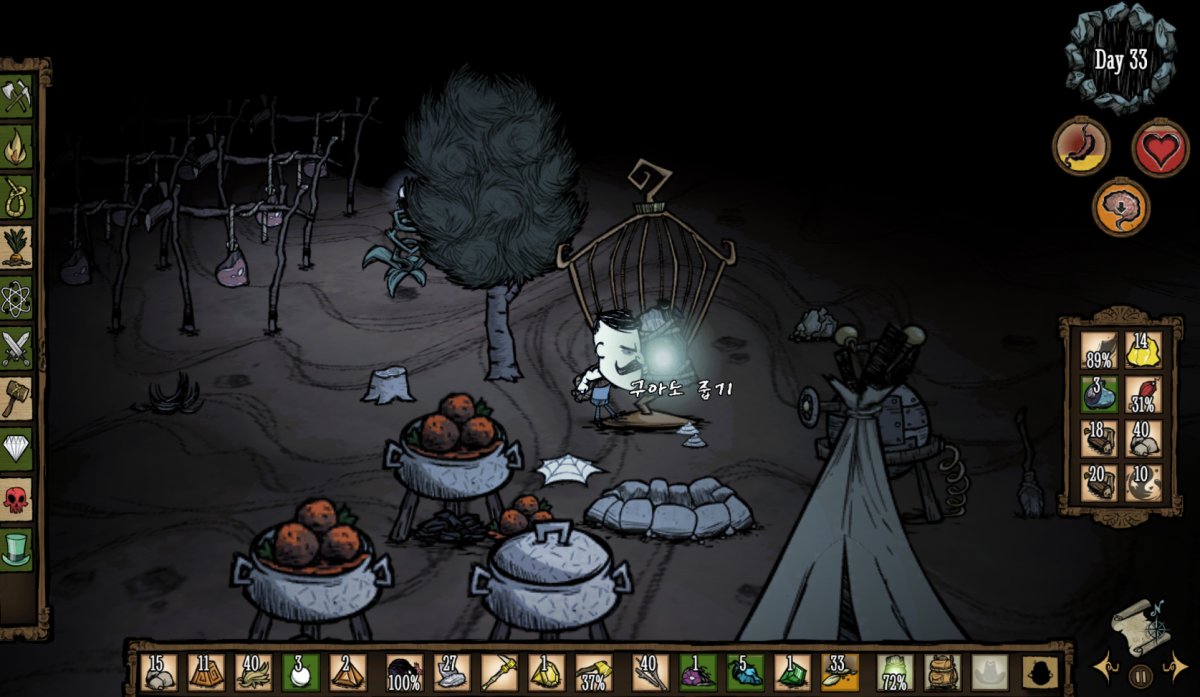Click the pause button
This screenshot has width=1200, height=697.
pyautogui.click(x=1141, y=675)
